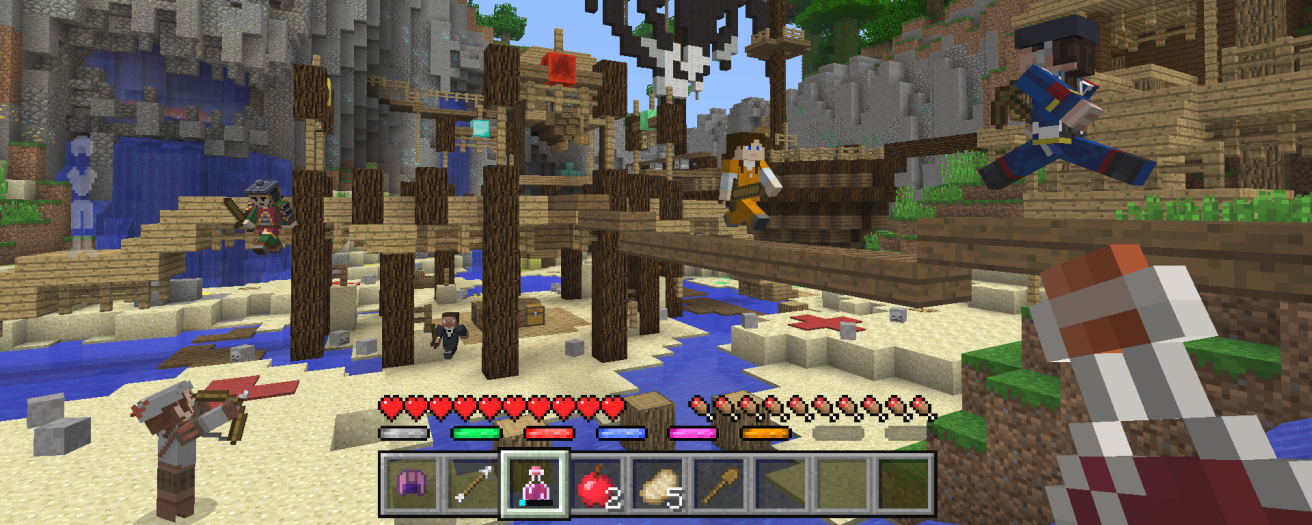Pick the bread stack of five
1312x525 pixels.
[658, 484]
